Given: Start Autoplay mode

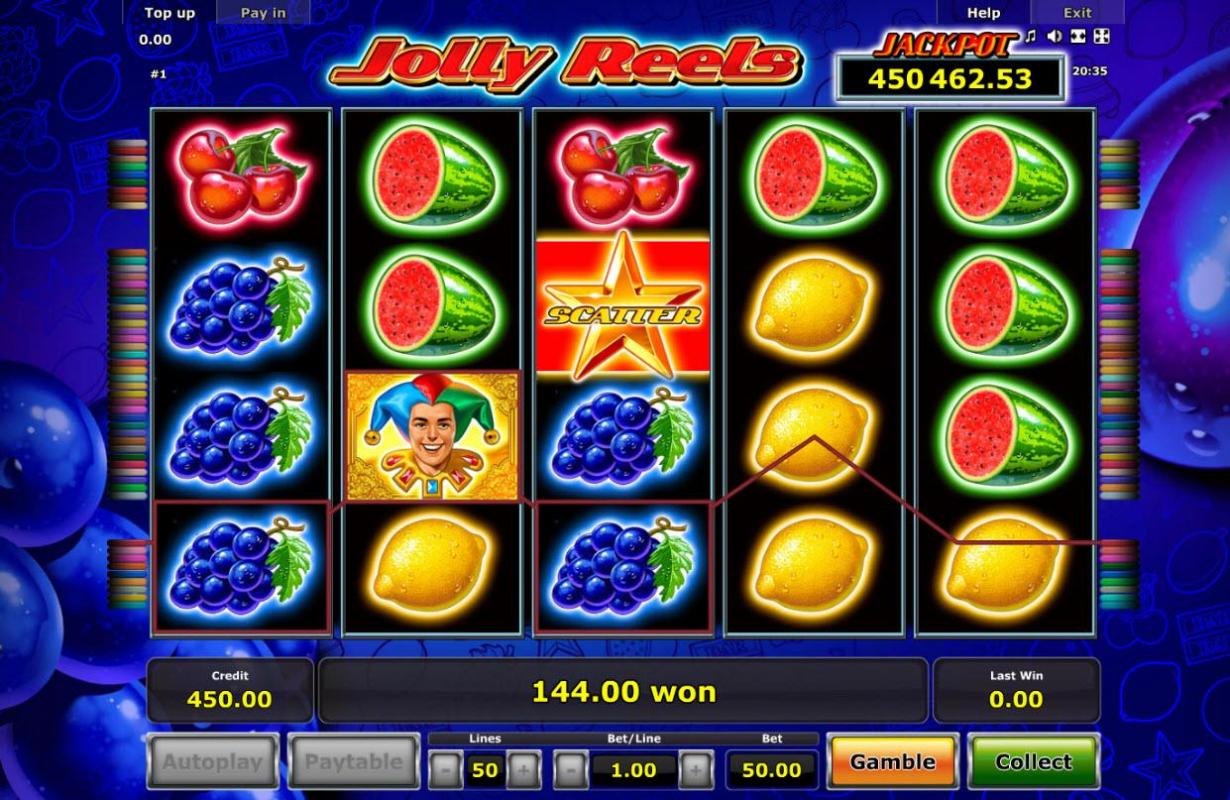Looking at the screenshot, I should pyautogui.click(x=213, y=762).
